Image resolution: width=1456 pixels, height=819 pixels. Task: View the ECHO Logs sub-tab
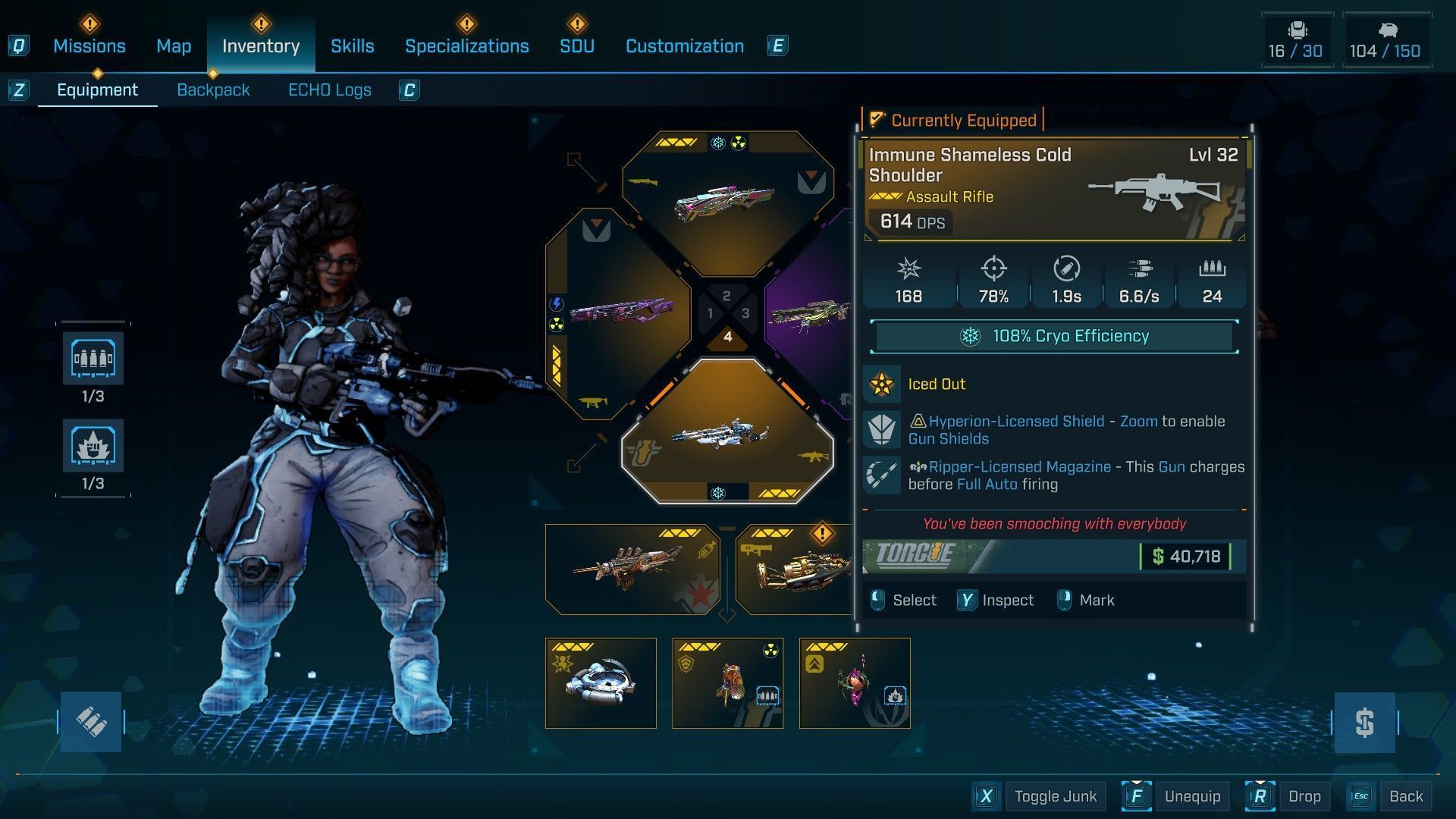(x=329, y=90)
